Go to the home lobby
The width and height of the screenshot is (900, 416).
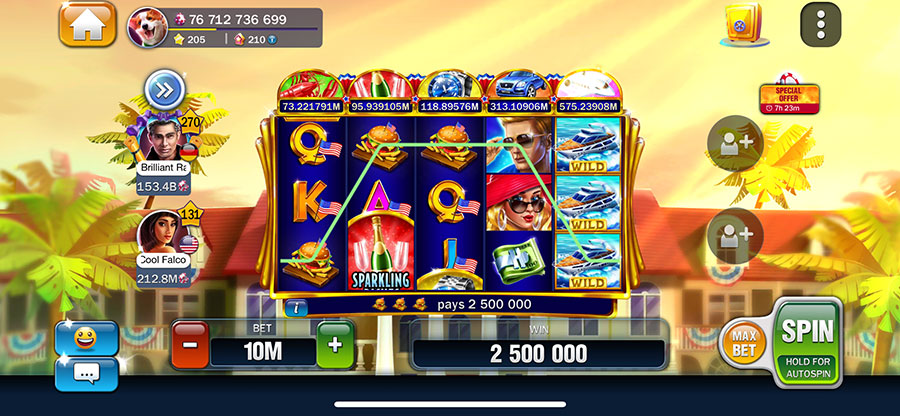pyautogui.click(x=87, y=24)
